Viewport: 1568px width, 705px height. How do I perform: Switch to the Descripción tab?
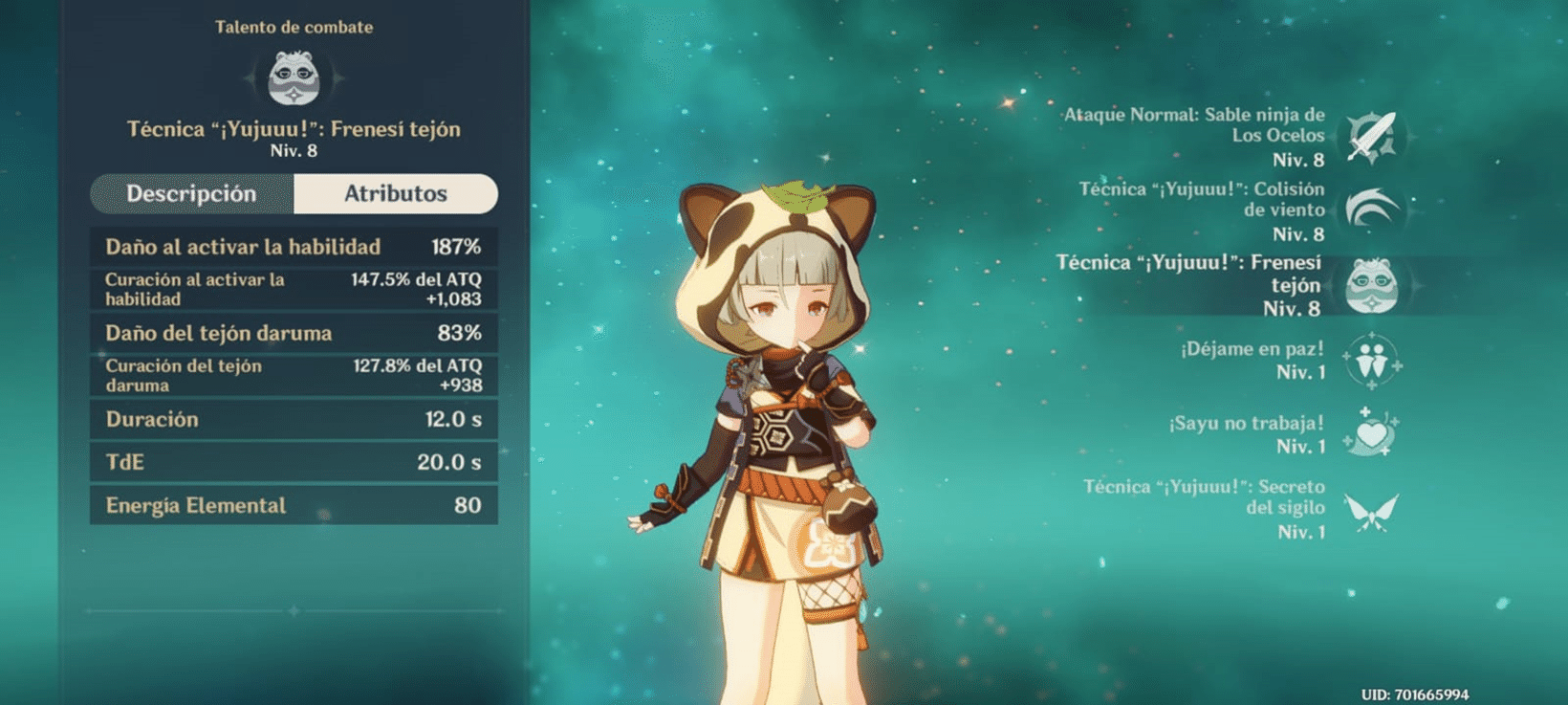194,193
